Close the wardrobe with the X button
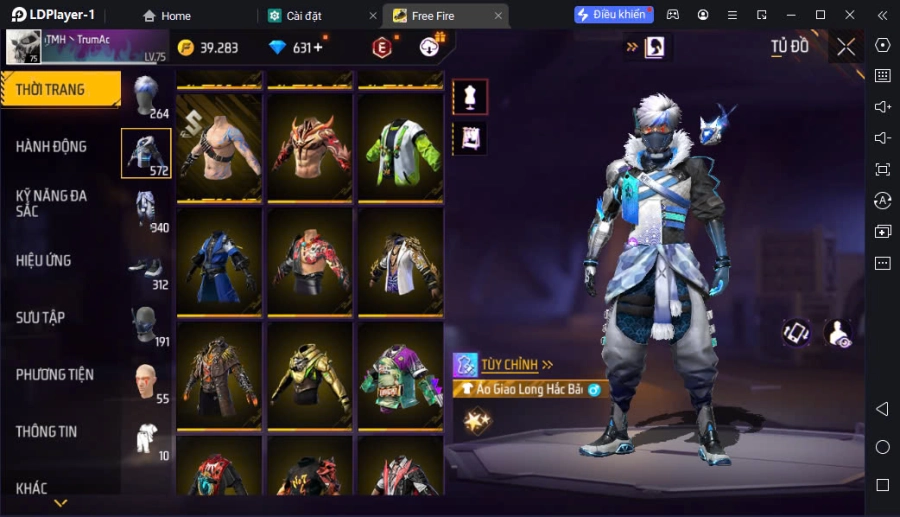Viewport: 900px width, 517px height. (846, 47)
